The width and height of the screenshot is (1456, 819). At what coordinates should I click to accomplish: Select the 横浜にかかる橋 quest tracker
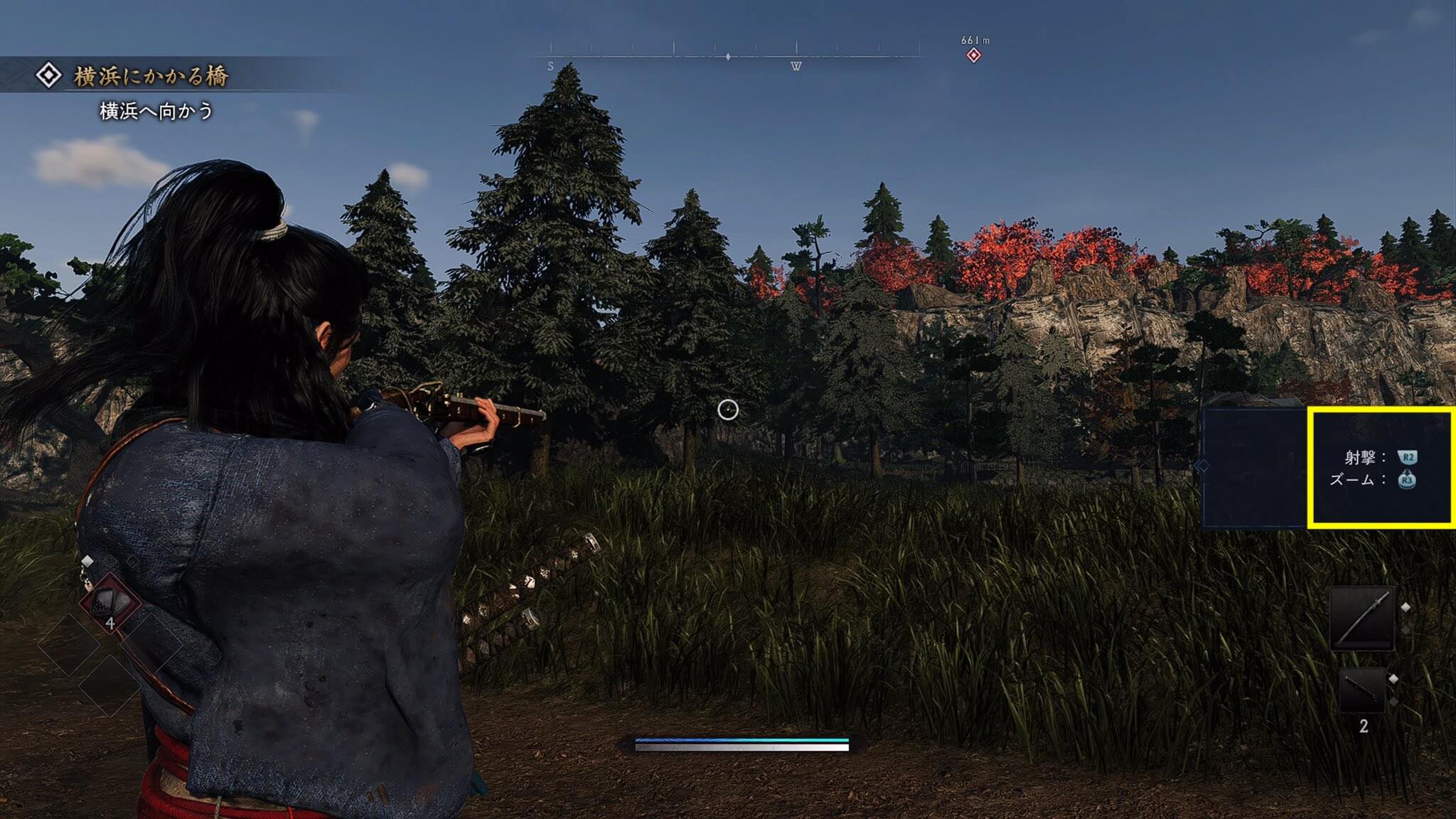(150, 76)
